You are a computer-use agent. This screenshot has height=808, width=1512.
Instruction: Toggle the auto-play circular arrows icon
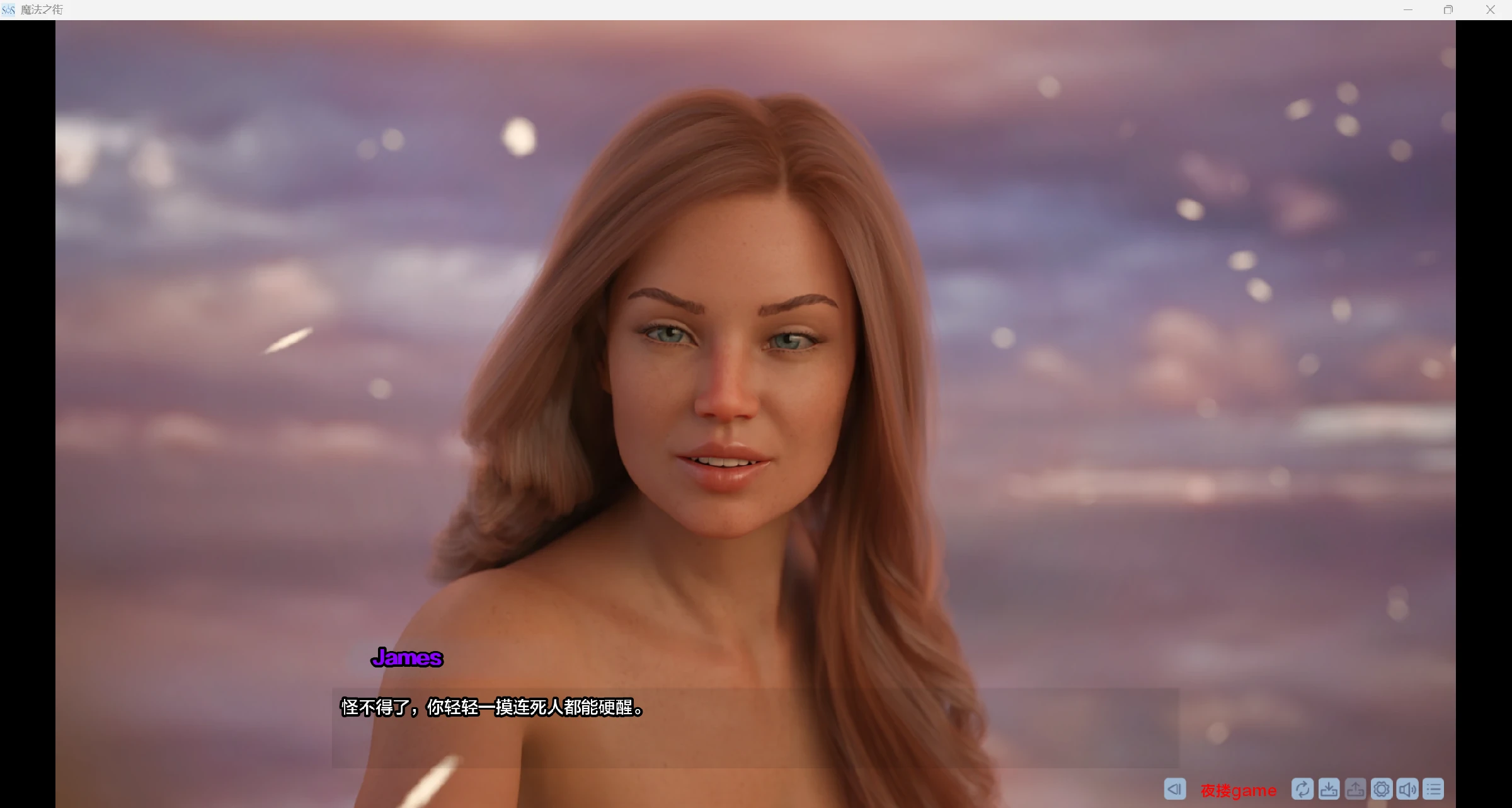tap(1302, 789)
